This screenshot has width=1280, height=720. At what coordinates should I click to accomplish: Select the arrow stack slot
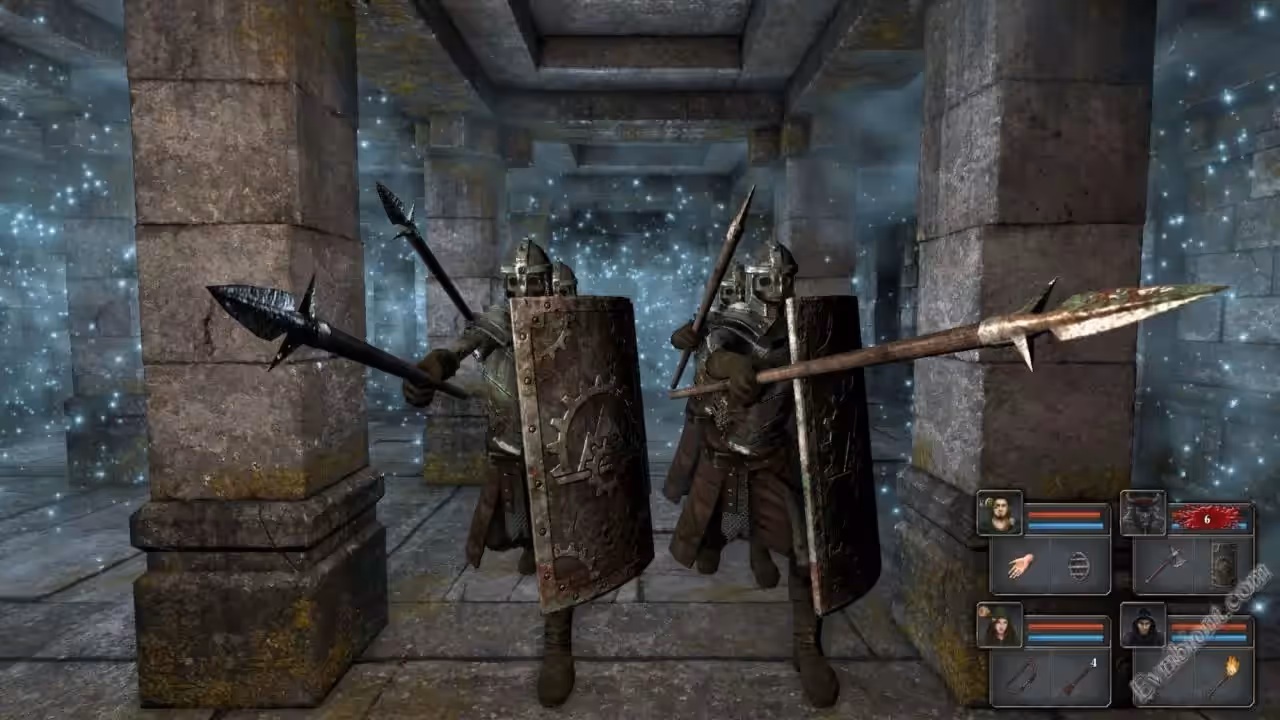1080,679
